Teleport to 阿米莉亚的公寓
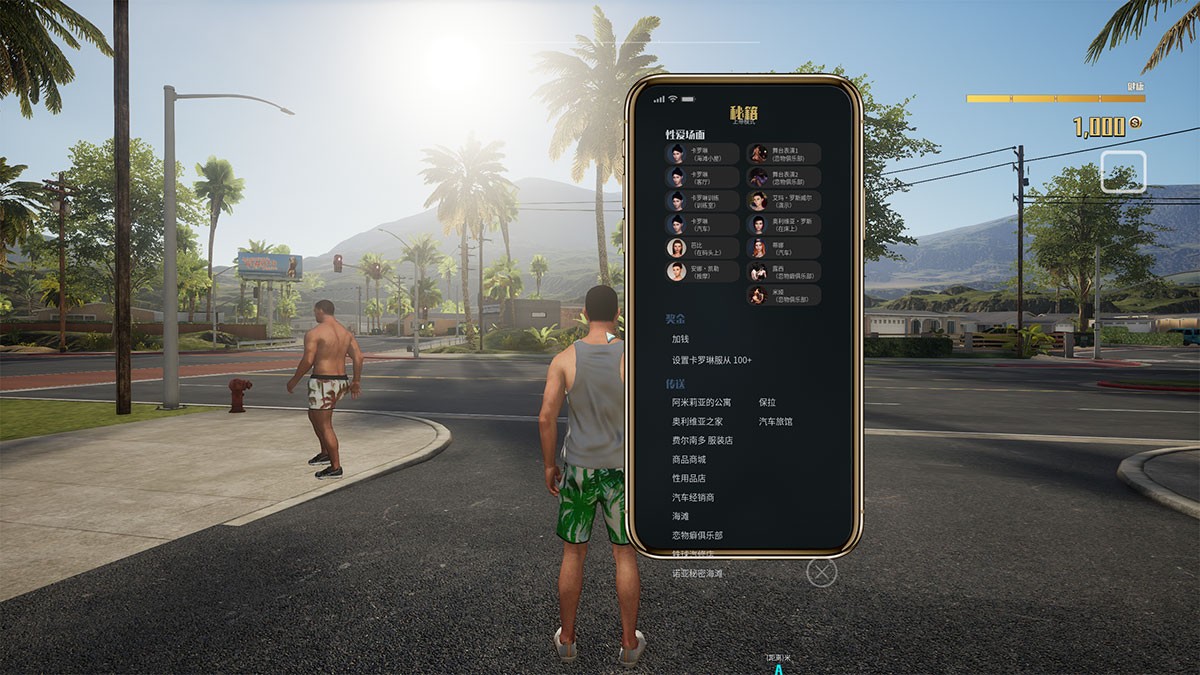Image resolution: width=1200 pixels, height=675 pixels. [x=701, y=402]
